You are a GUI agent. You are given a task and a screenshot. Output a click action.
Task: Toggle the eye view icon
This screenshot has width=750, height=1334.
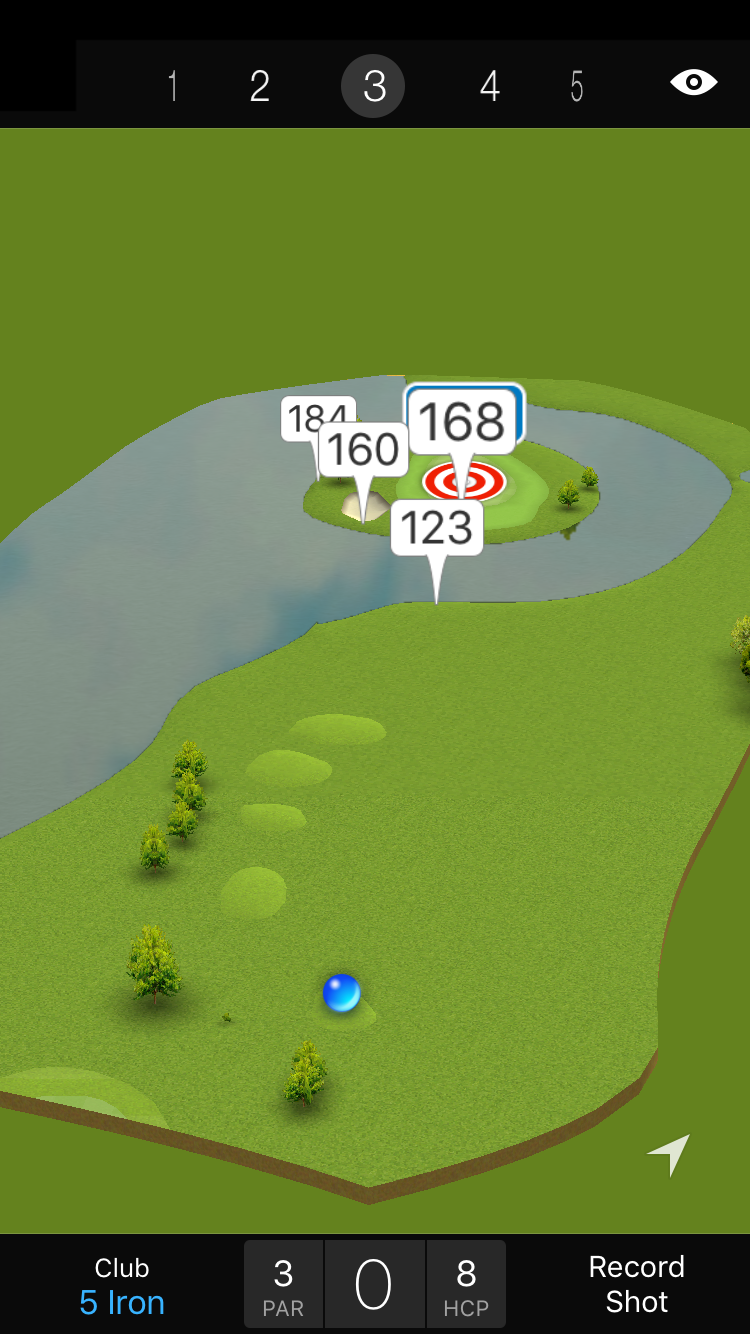coord(693,82)
